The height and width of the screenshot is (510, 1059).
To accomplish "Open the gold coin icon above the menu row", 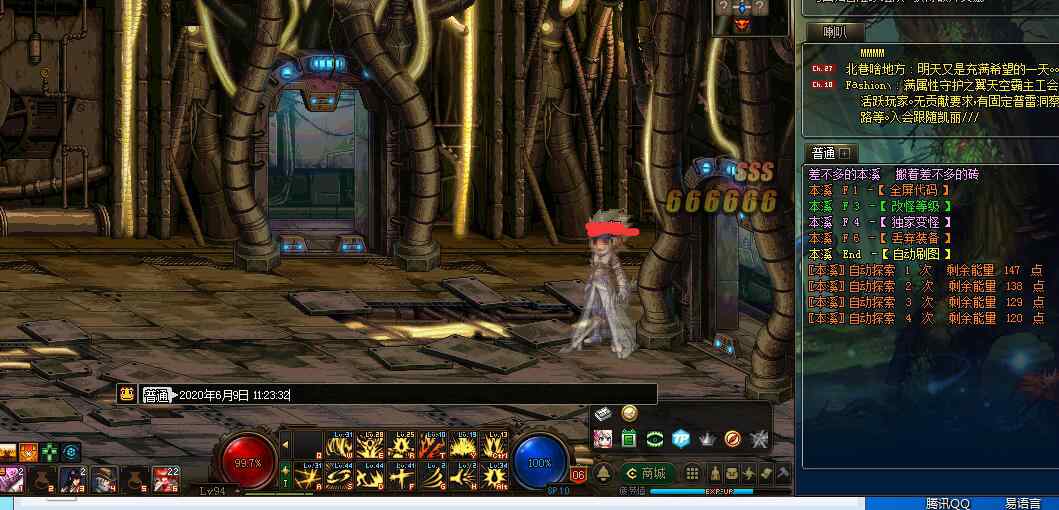I will click(x=629, y=413).
